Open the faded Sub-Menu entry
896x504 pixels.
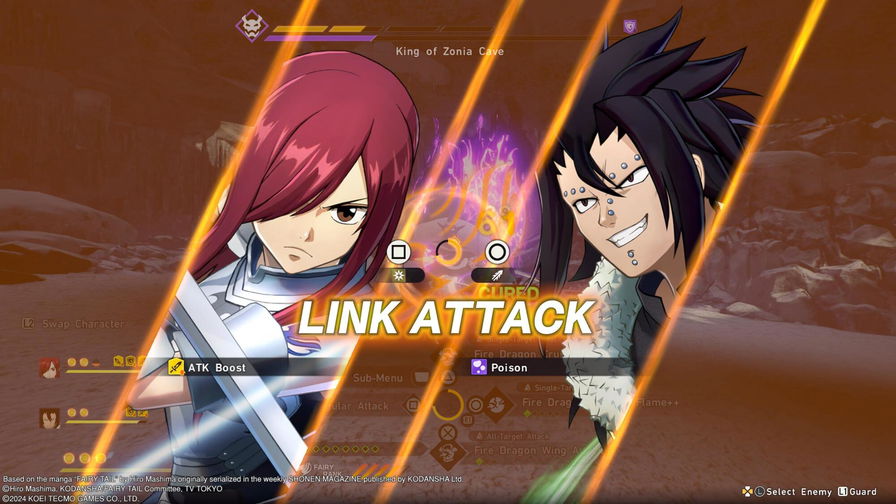378,378
